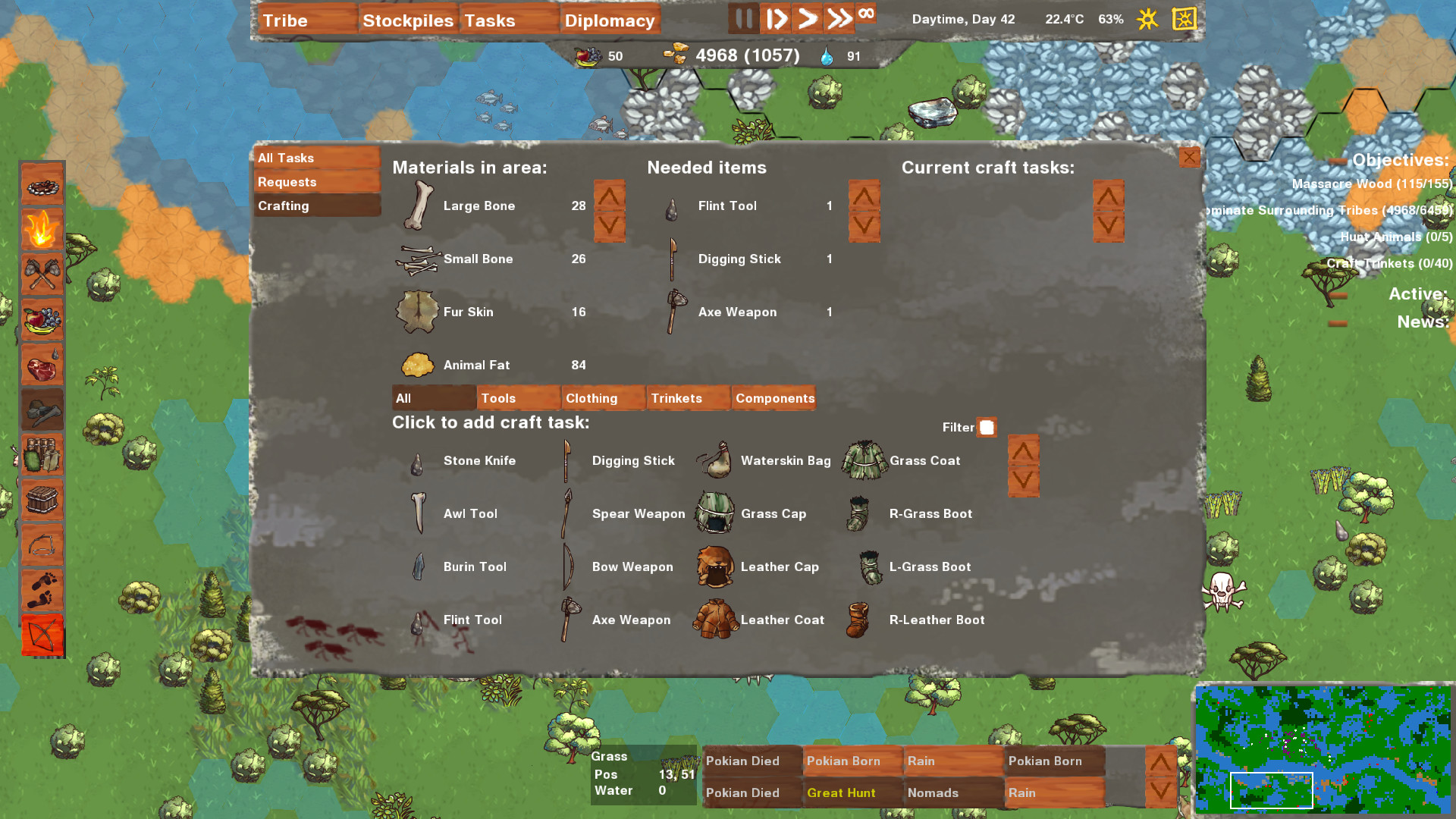Enable infinite game speed
Viewport: 1456px width, 819px height.
pos(866,14)
